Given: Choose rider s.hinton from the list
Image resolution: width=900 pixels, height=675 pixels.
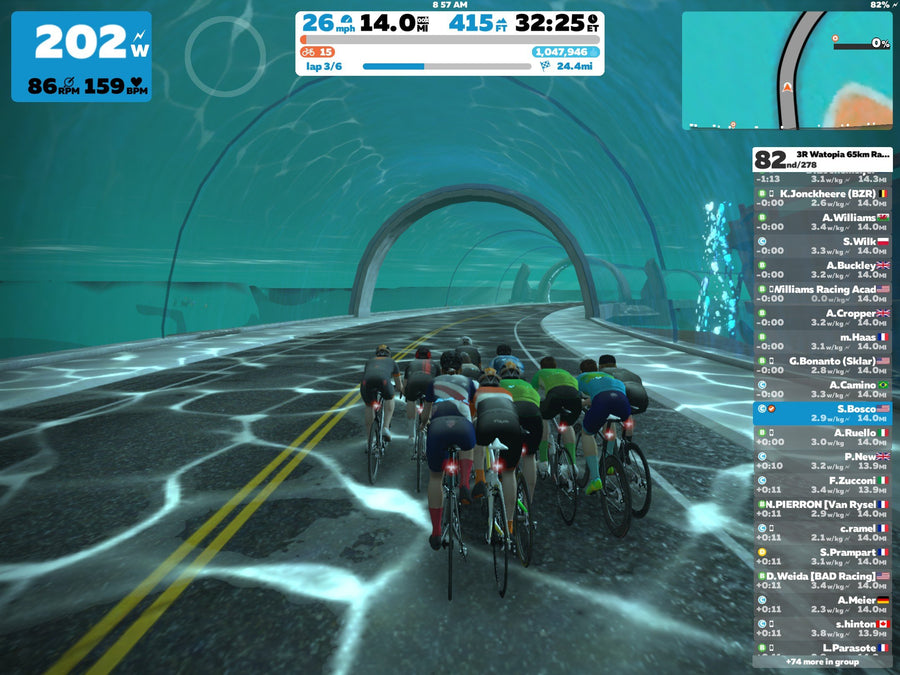Looking at the screenshot, I should 822,629.
